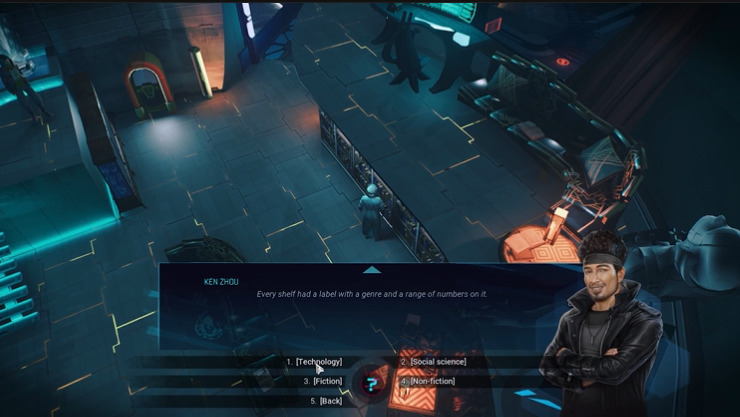Select the Social science reply

coord(437,362)
